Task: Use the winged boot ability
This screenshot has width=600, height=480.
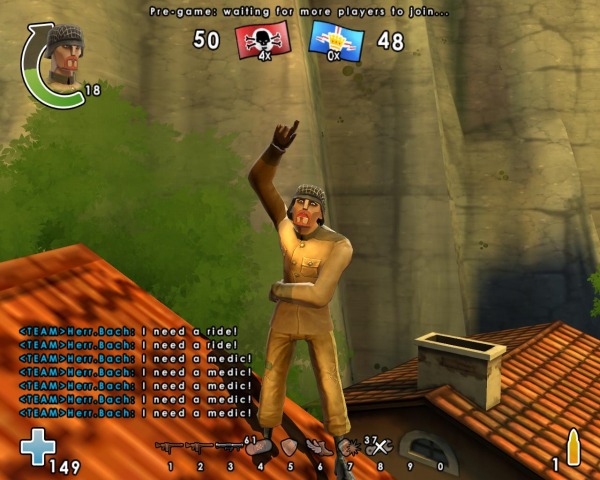Action: click(x=318, y=448)
